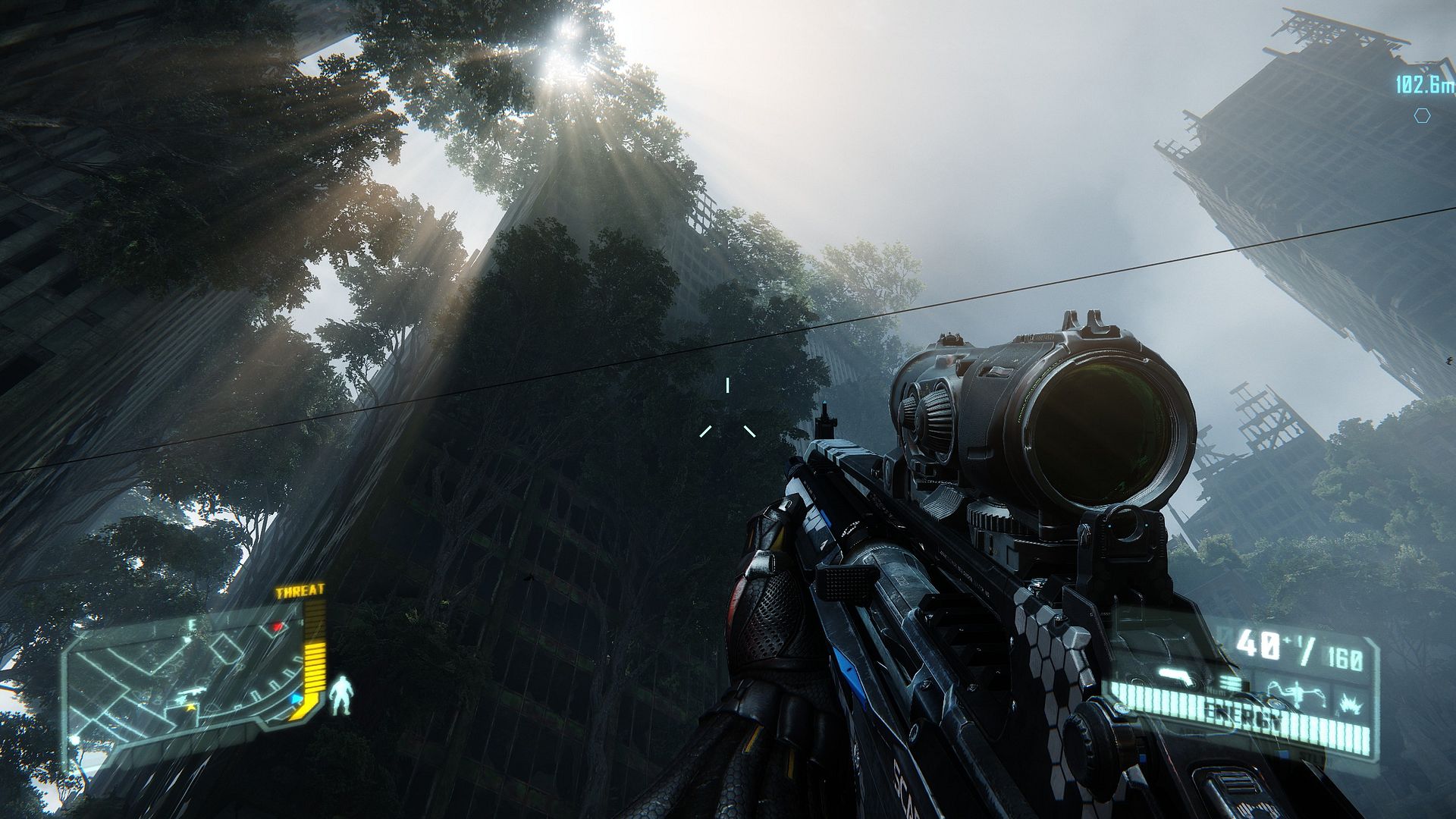Click the blue player arrow on minimap
Viewport: 1456px width, 819px height.
297,698
